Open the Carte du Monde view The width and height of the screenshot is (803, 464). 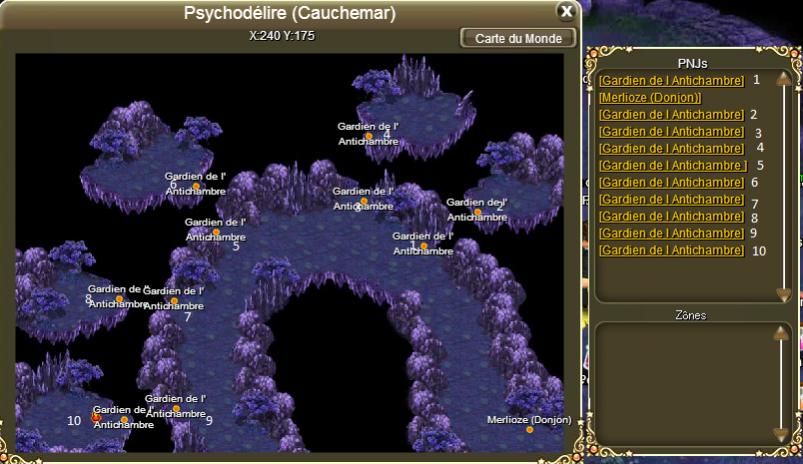(518, 38)
